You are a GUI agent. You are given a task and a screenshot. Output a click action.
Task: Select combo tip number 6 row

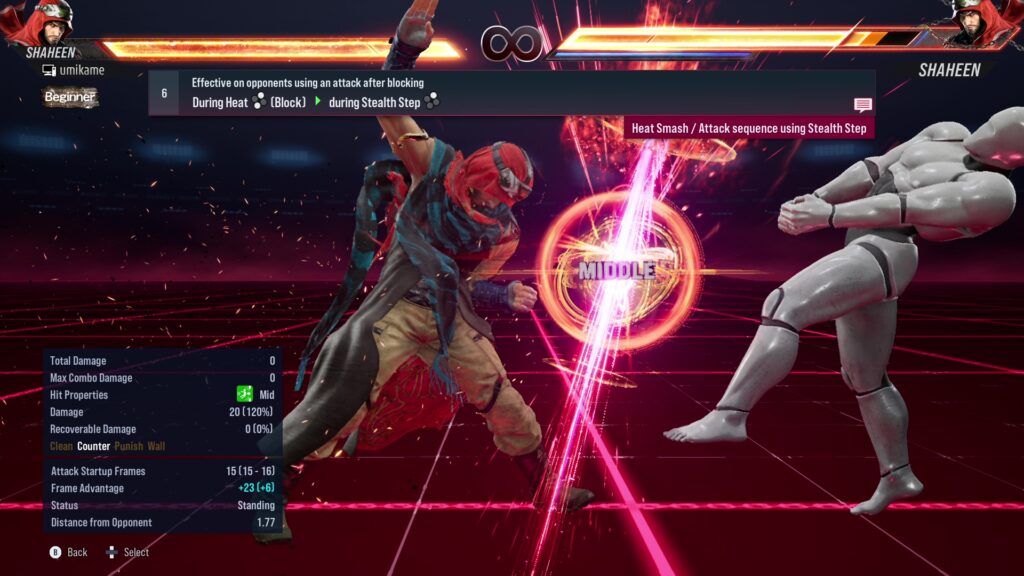point(510,92)
